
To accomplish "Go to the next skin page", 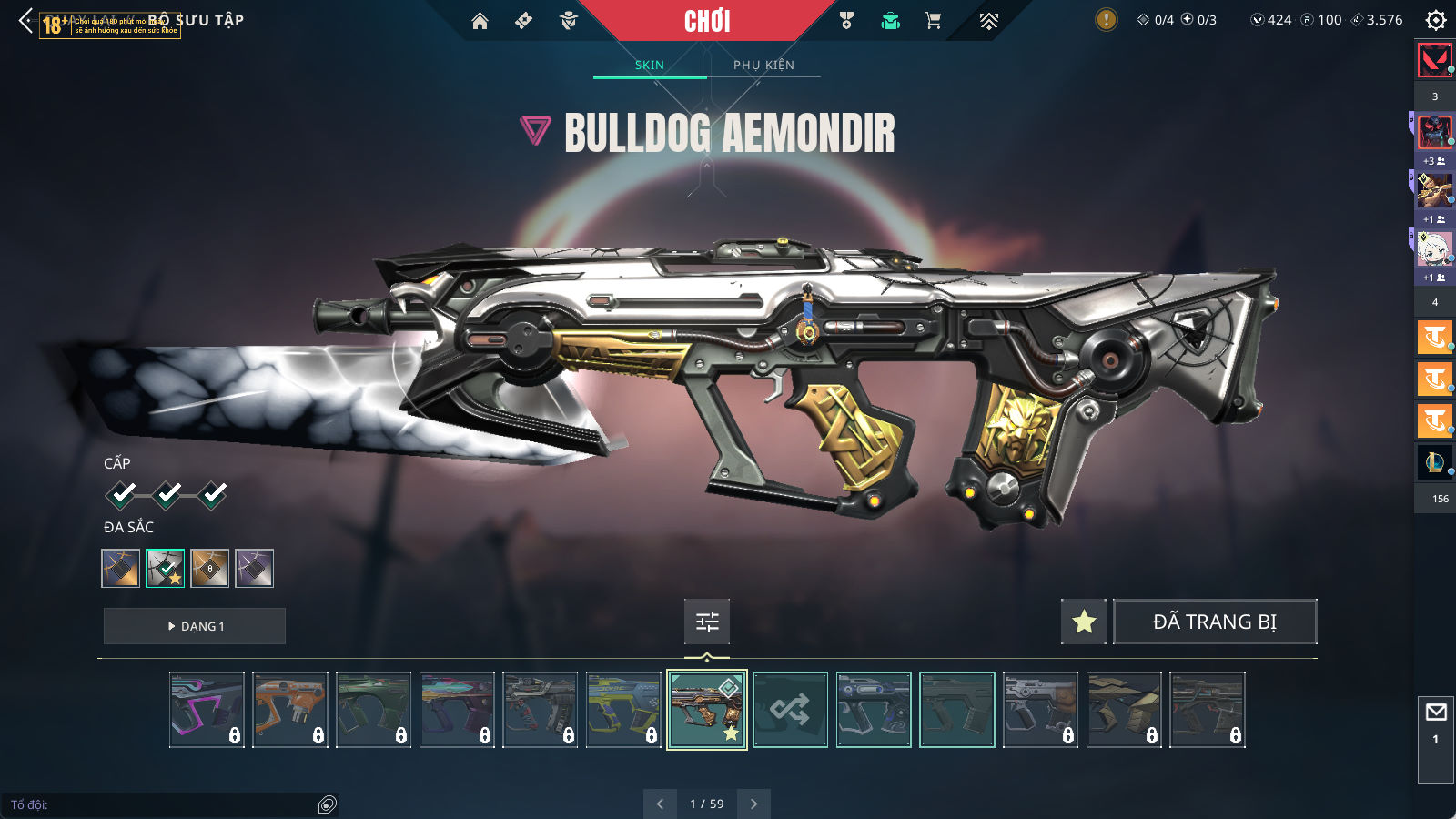I will tap(753, 804).
